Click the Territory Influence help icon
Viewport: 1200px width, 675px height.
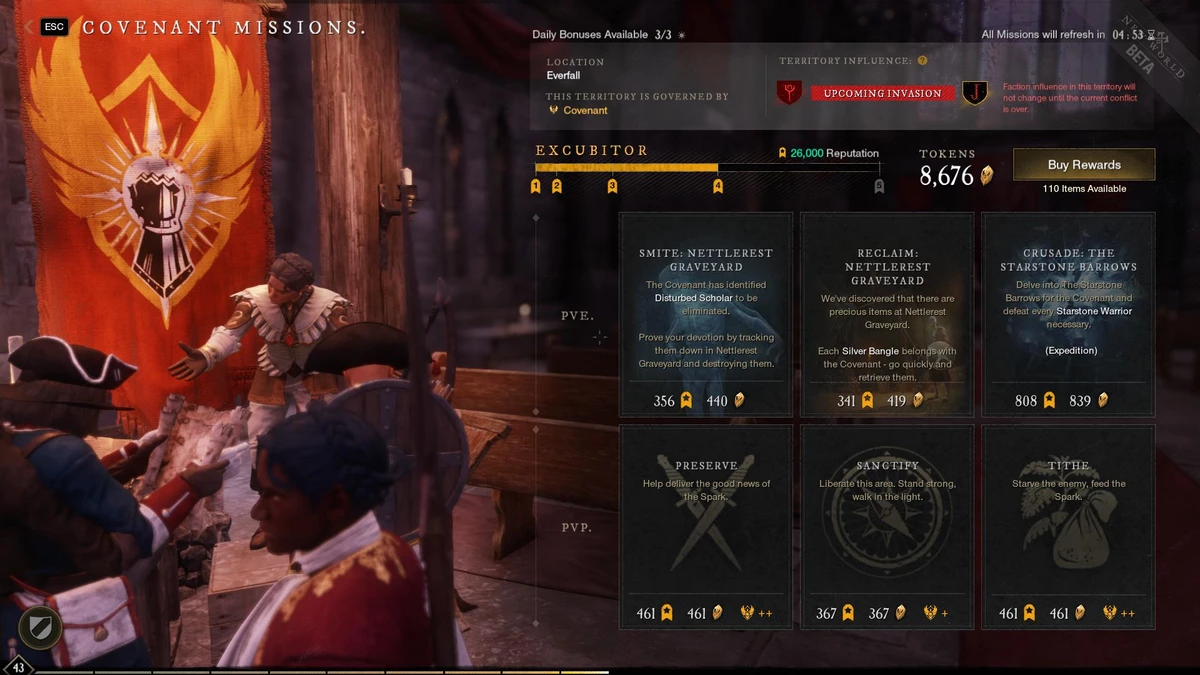coord(923,61)
